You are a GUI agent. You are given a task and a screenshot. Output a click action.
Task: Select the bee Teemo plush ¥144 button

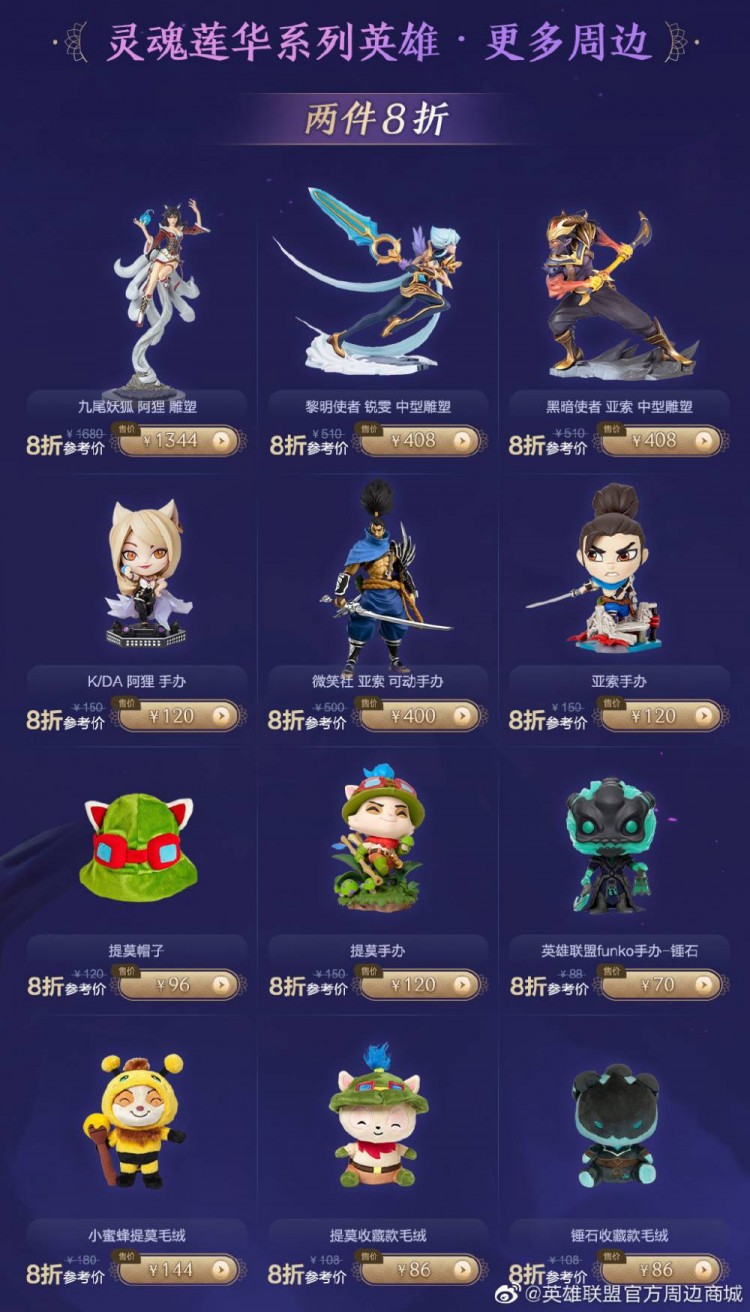[178, 1270]
